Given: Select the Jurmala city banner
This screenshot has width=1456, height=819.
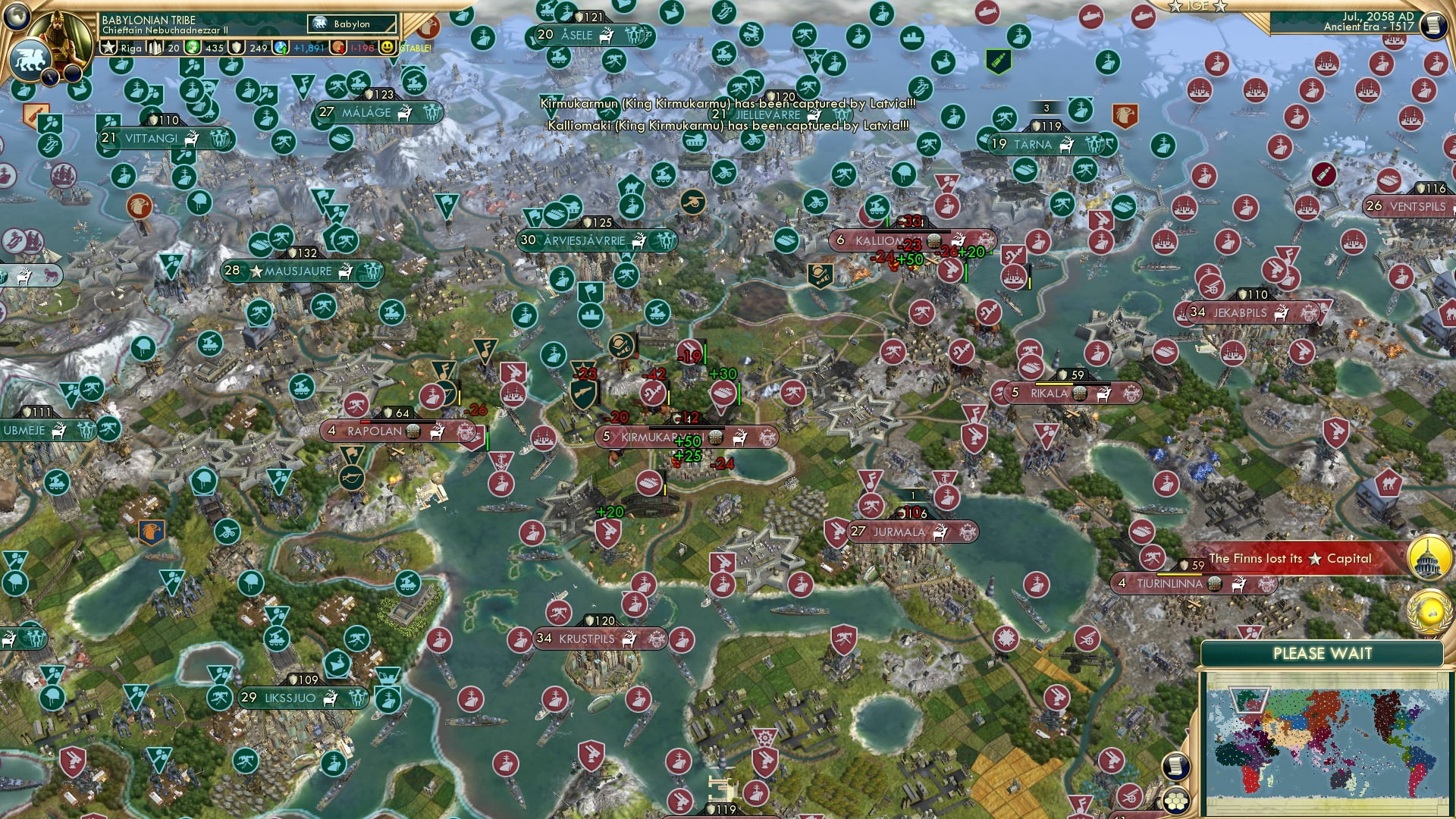Looking at the screenshot, I should (910, 532).
